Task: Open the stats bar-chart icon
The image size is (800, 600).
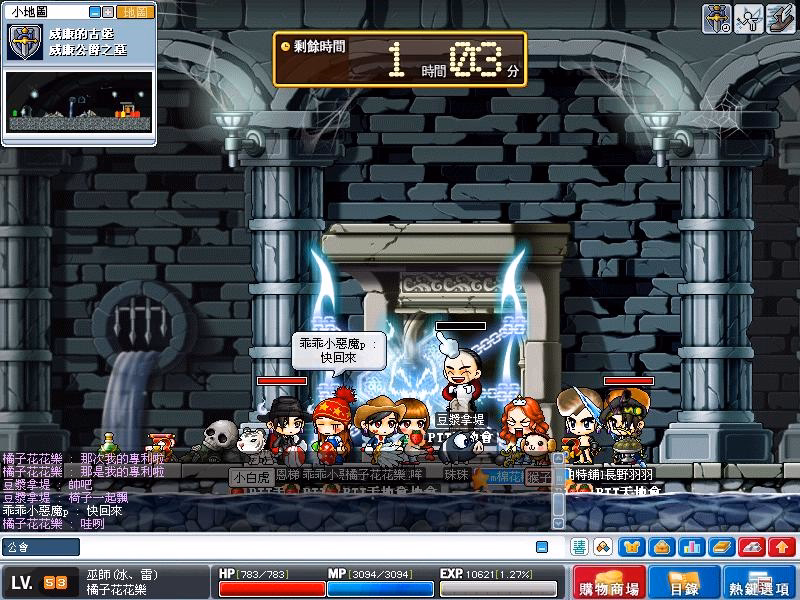Action: point(690,547)
